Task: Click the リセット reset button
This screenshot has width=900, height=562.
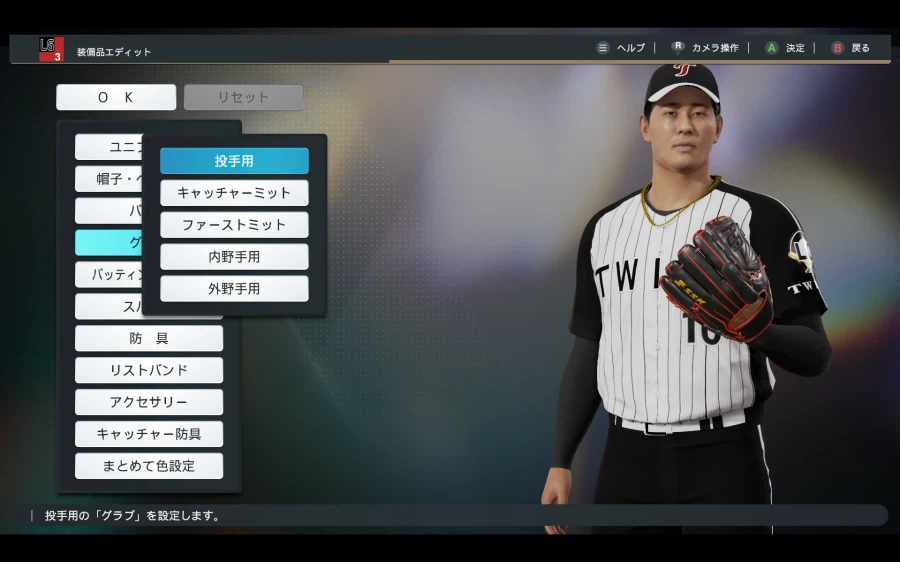Action: [244, 97]
